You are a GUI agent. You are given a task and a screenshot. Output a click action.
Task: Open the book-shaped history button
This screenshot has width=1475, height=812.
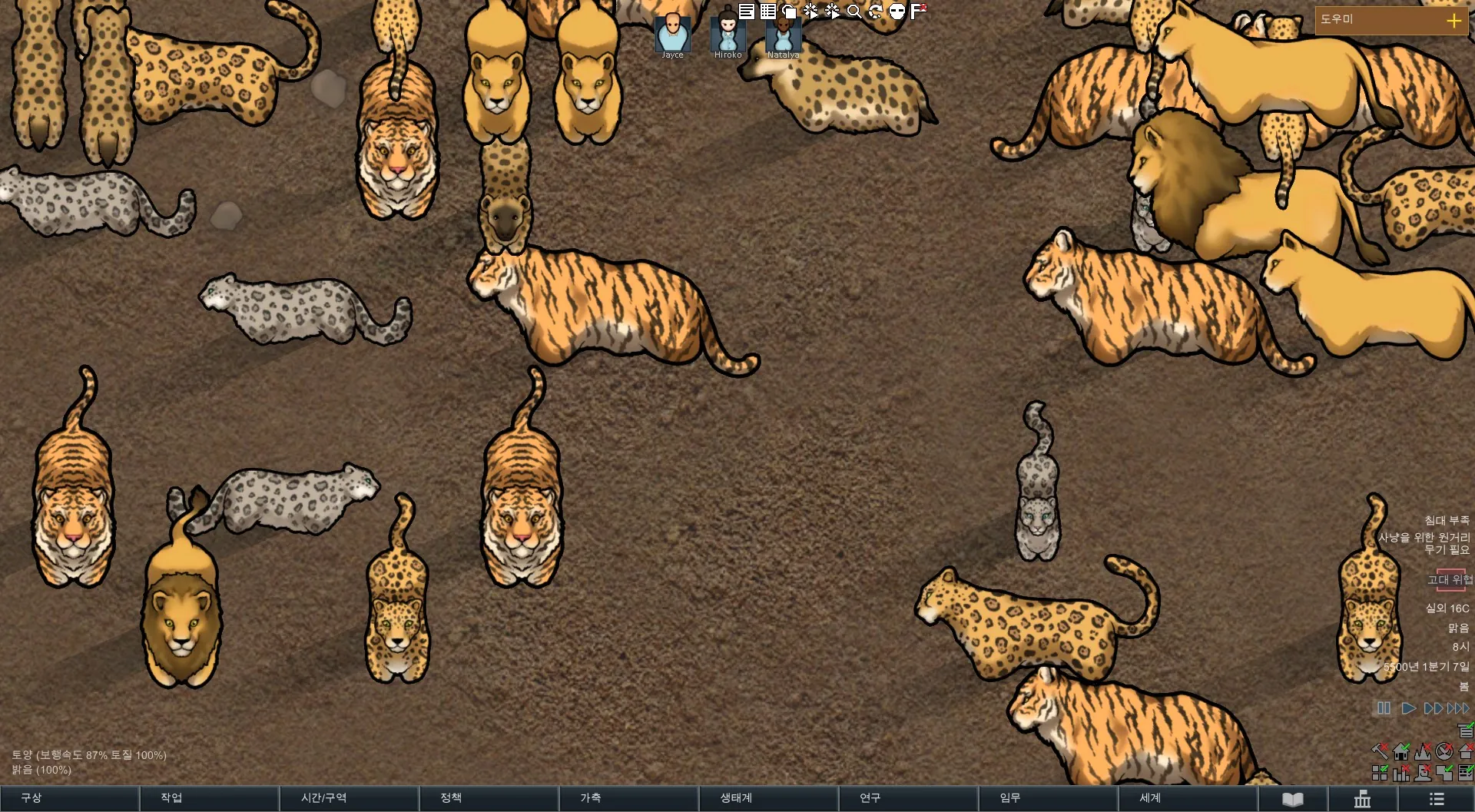coord(1293,799)
